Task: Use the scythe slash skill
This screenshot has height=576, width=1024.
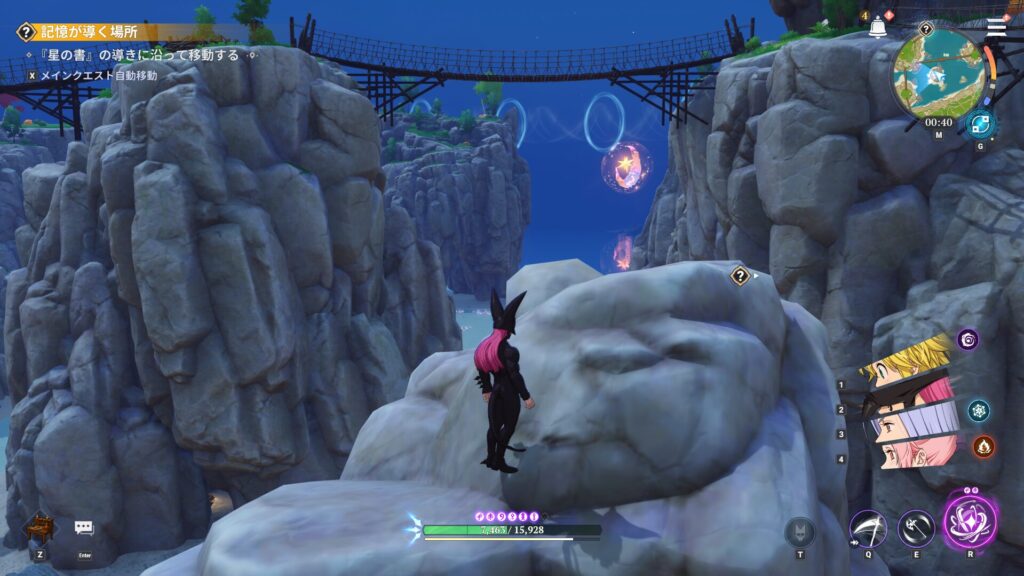Action: pos(867,528)
